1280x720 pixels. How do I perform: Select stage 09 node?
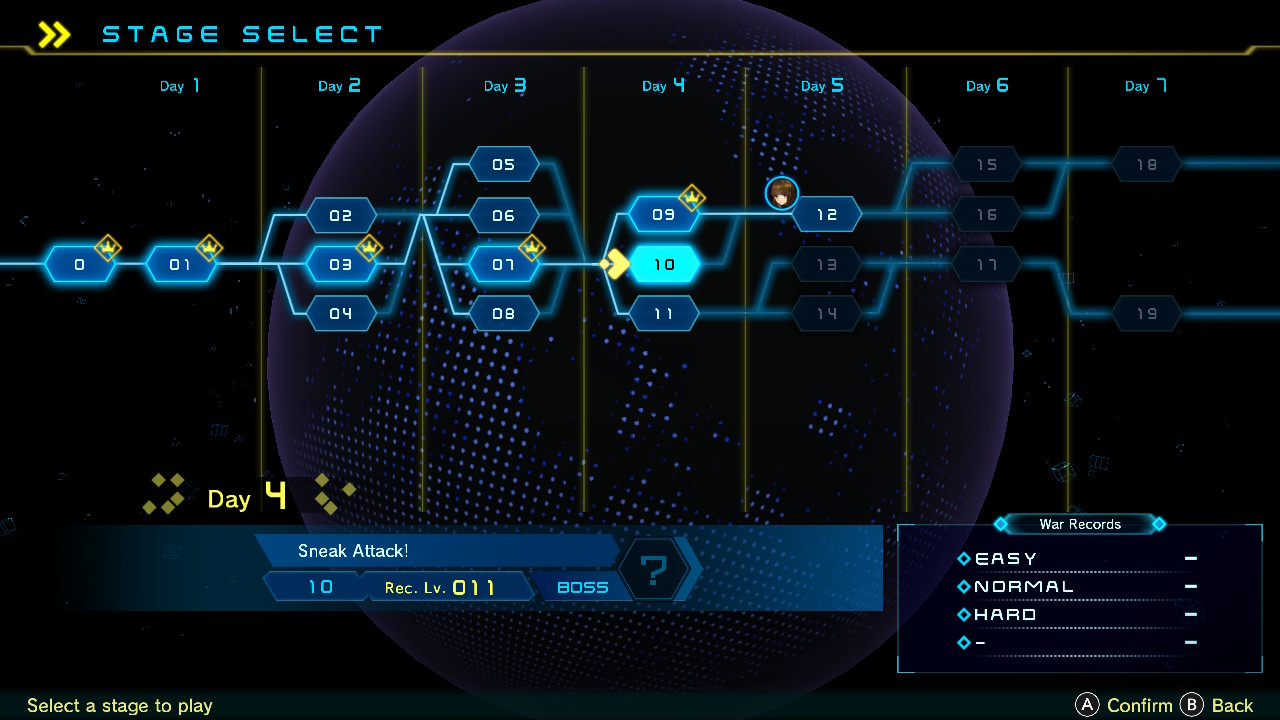pyautogui.click(x=664, y=215)
